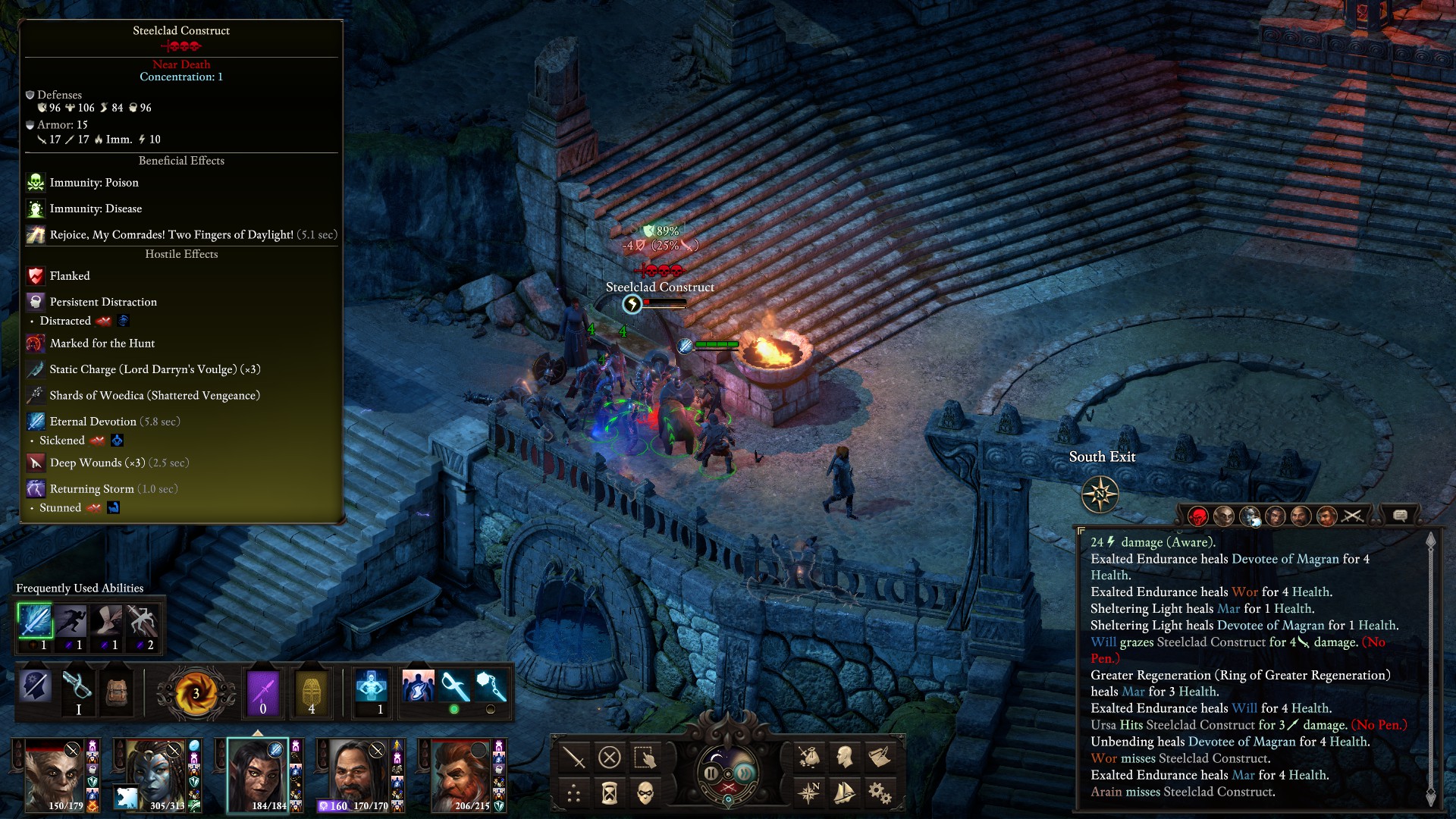Open the character sheet head icon
Image resolution: width=1456 pixels, height=819 pixels.
(844, 757)
